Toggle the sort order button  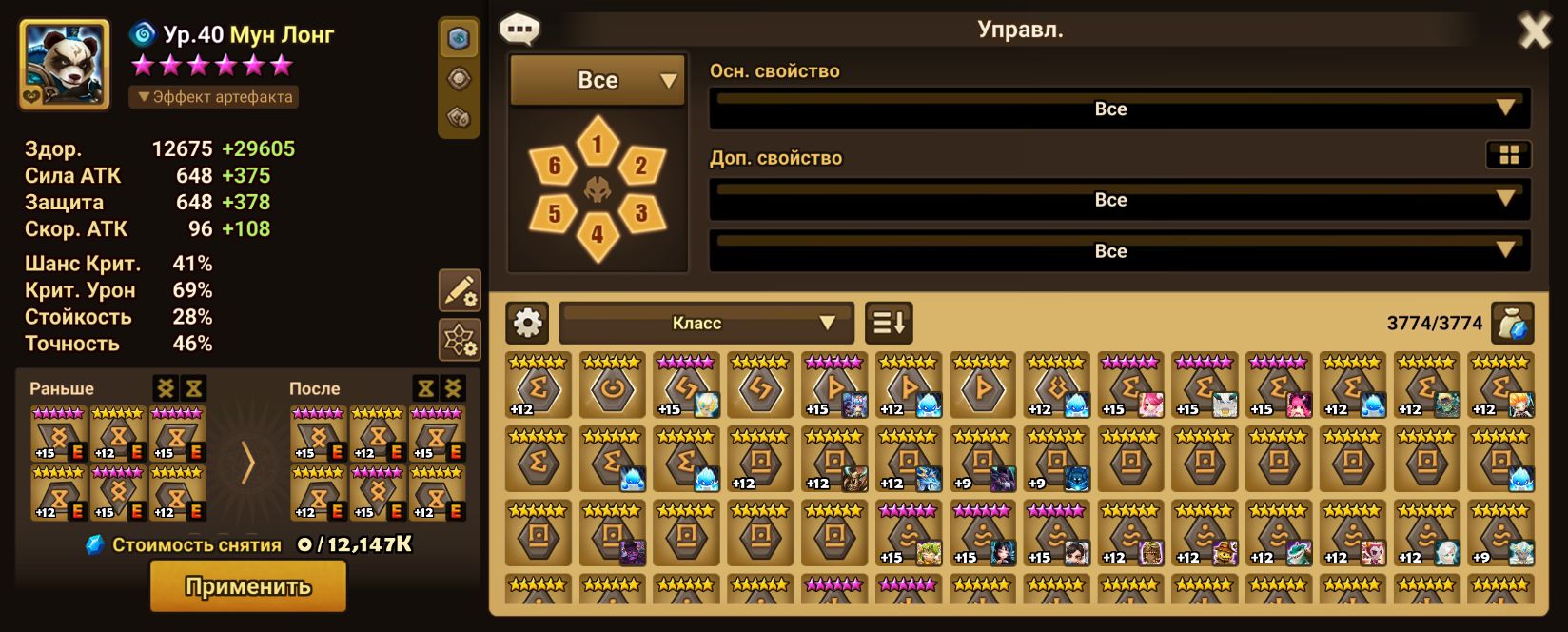tap(889, 324)
